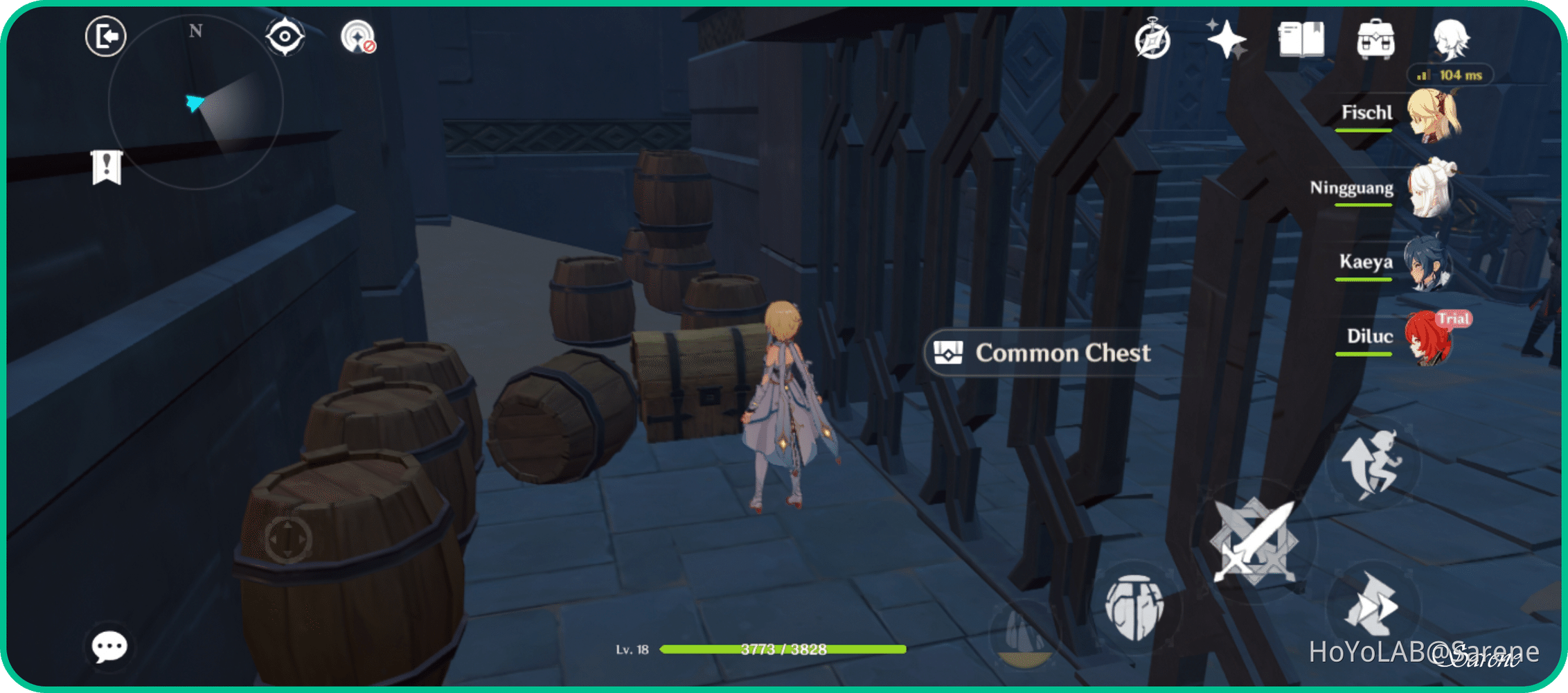The image size is (1568, 693).
Task: Open the Adventurer Handbook
Action: (1303, 40)
